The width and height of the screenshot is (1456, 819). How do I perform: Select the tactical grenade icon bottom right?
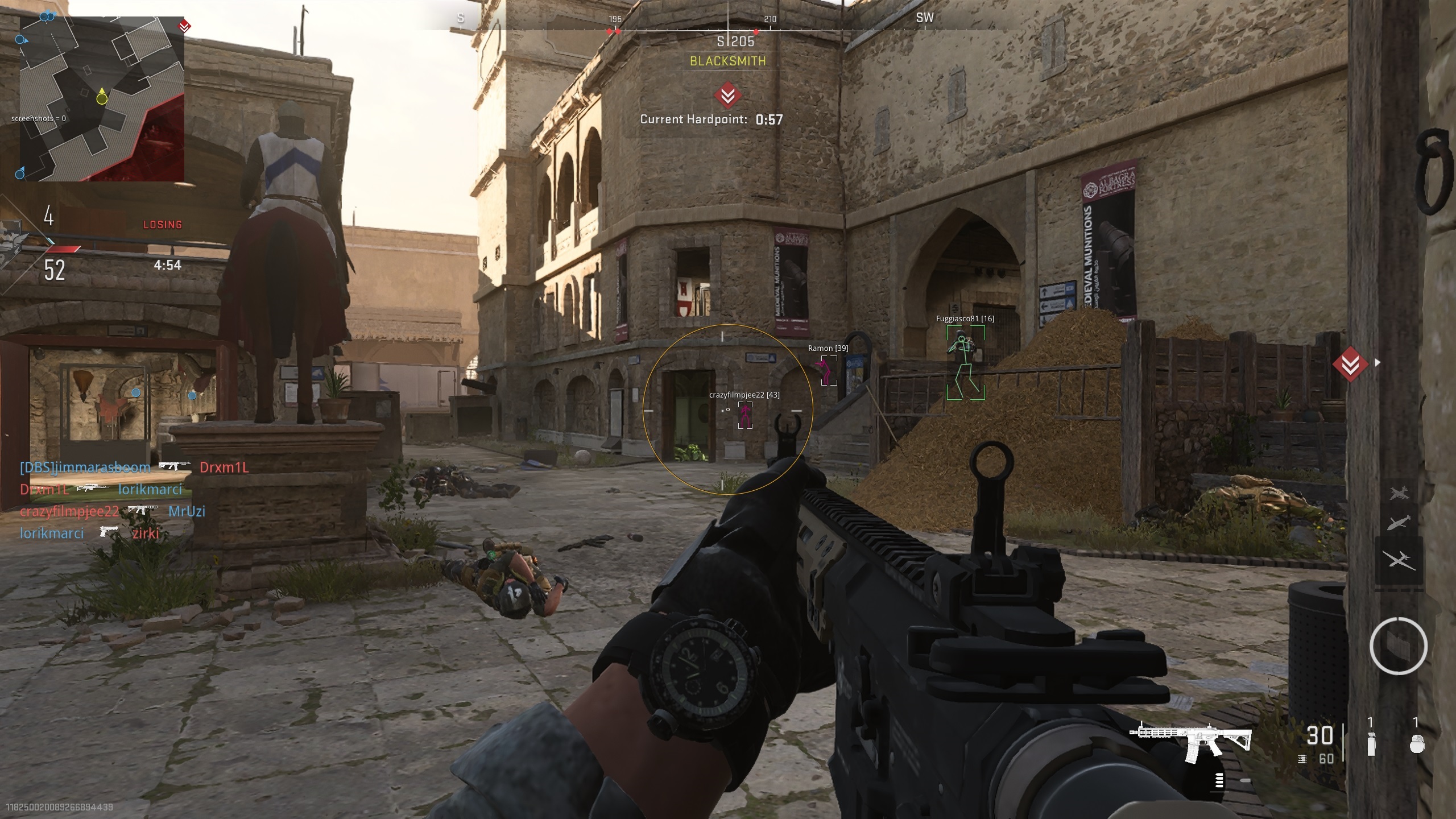click(1371, 744)
